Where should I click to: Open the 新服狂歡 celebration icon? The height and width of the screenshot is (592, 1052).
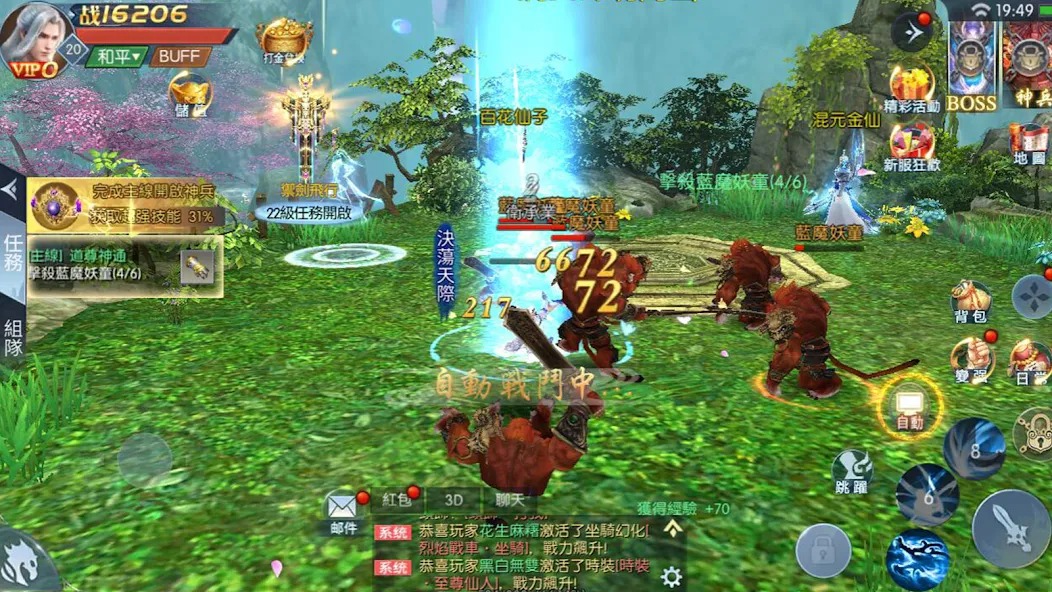(911, 145)
